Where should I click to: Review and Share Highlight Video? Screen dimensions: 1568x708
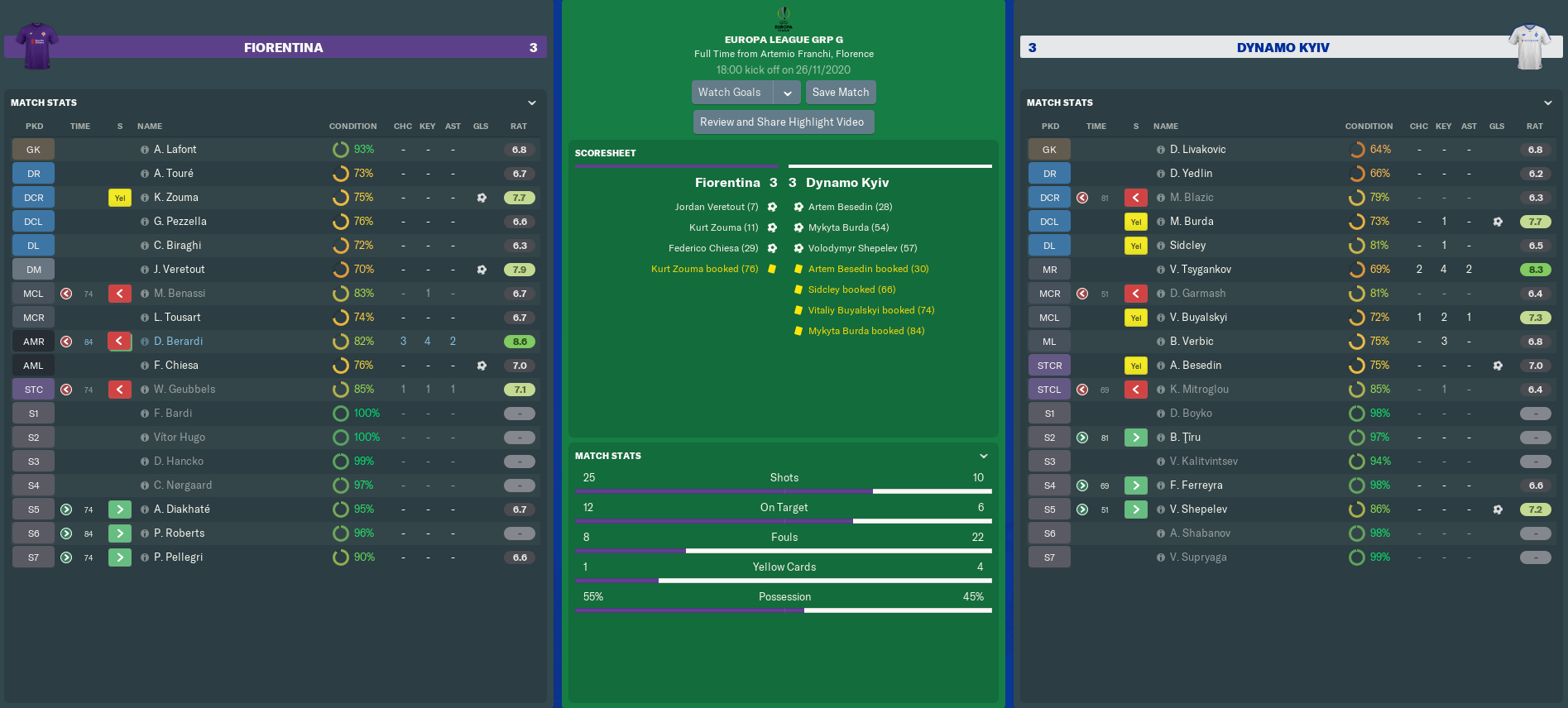tap(782, 122)
